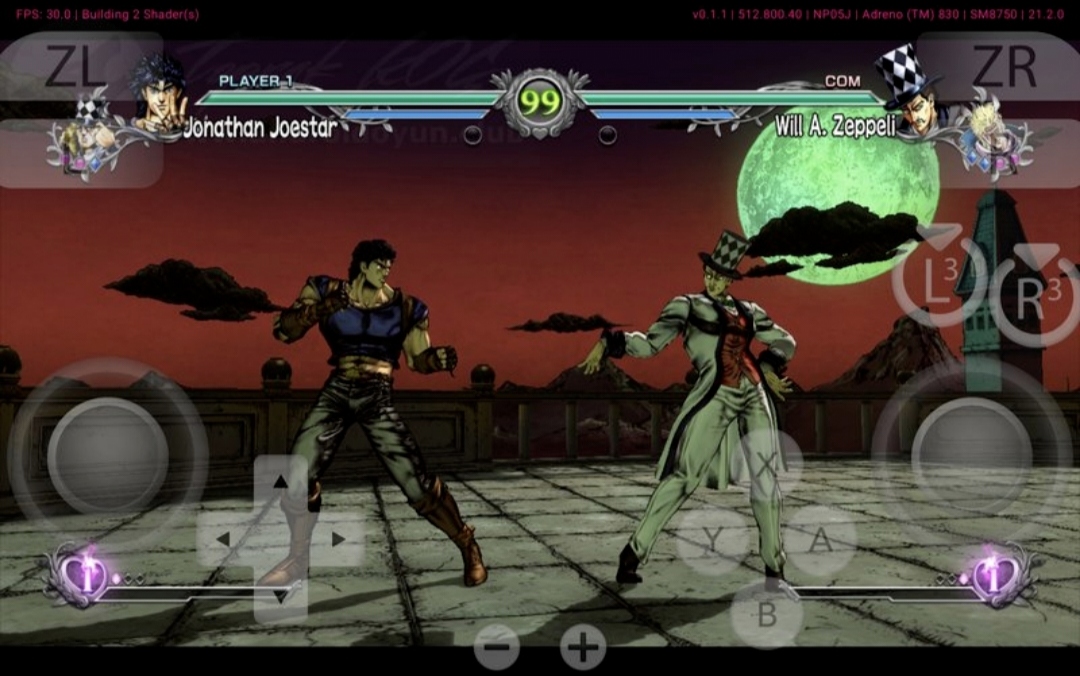Tap the D-pad left arrow

click(x=224, y=540)
